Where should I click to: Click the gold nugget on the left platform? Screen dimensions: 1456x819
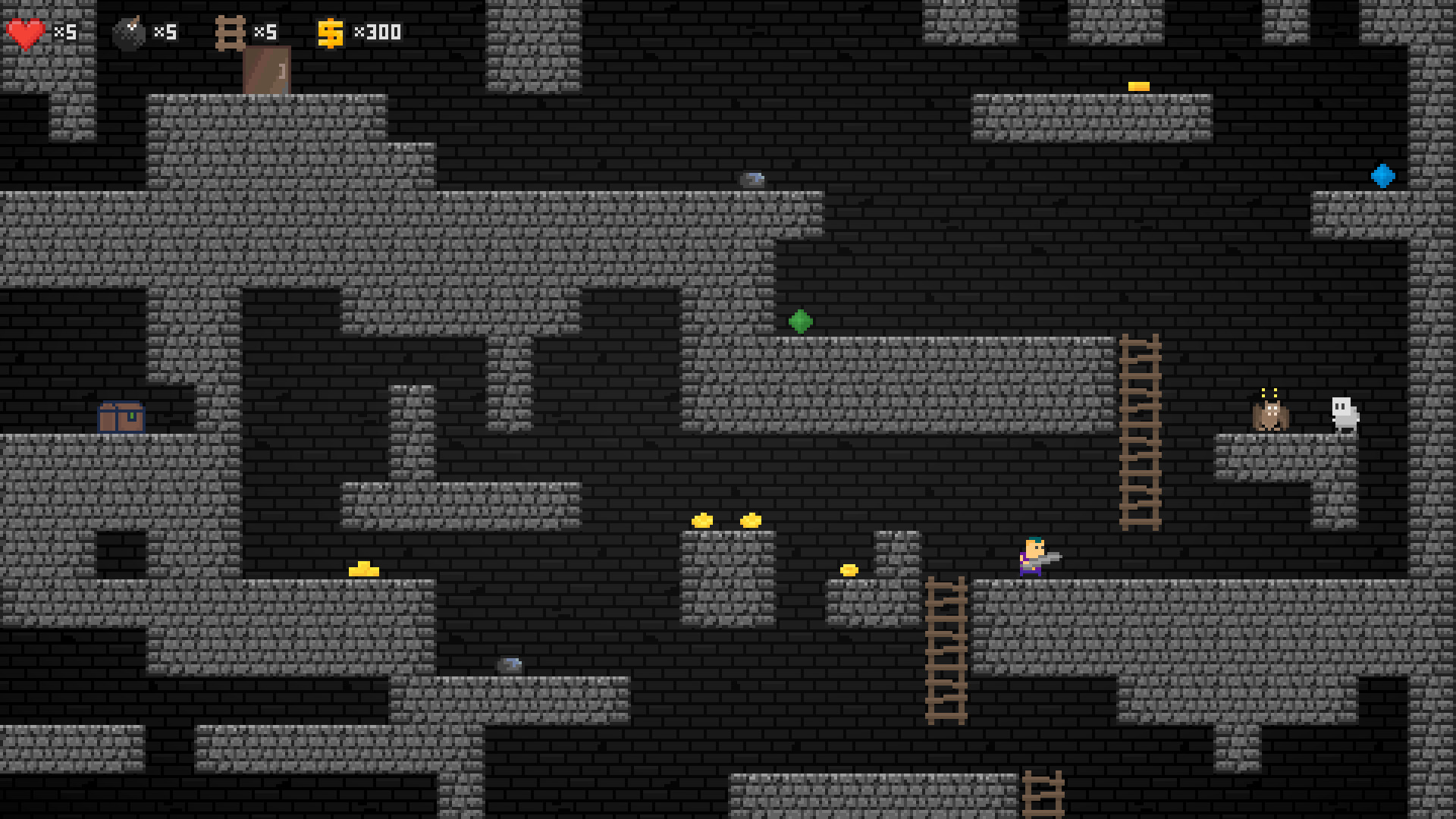(x=362, y=569)
